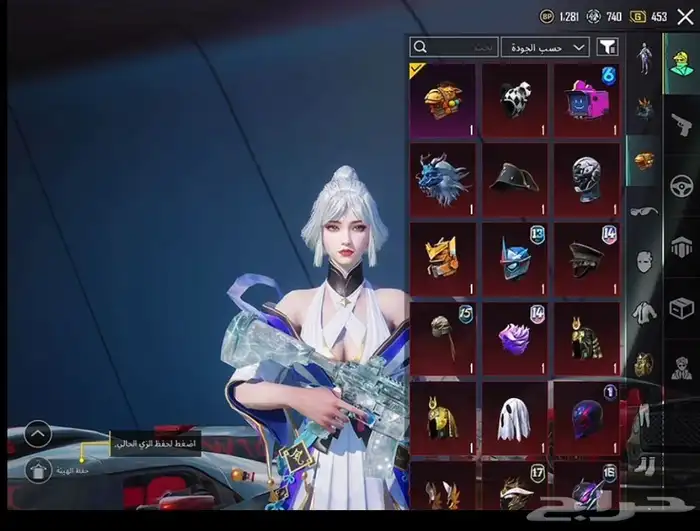Open the inventory filter button
This screenshot has height=531, width=700.
point(607,47)
